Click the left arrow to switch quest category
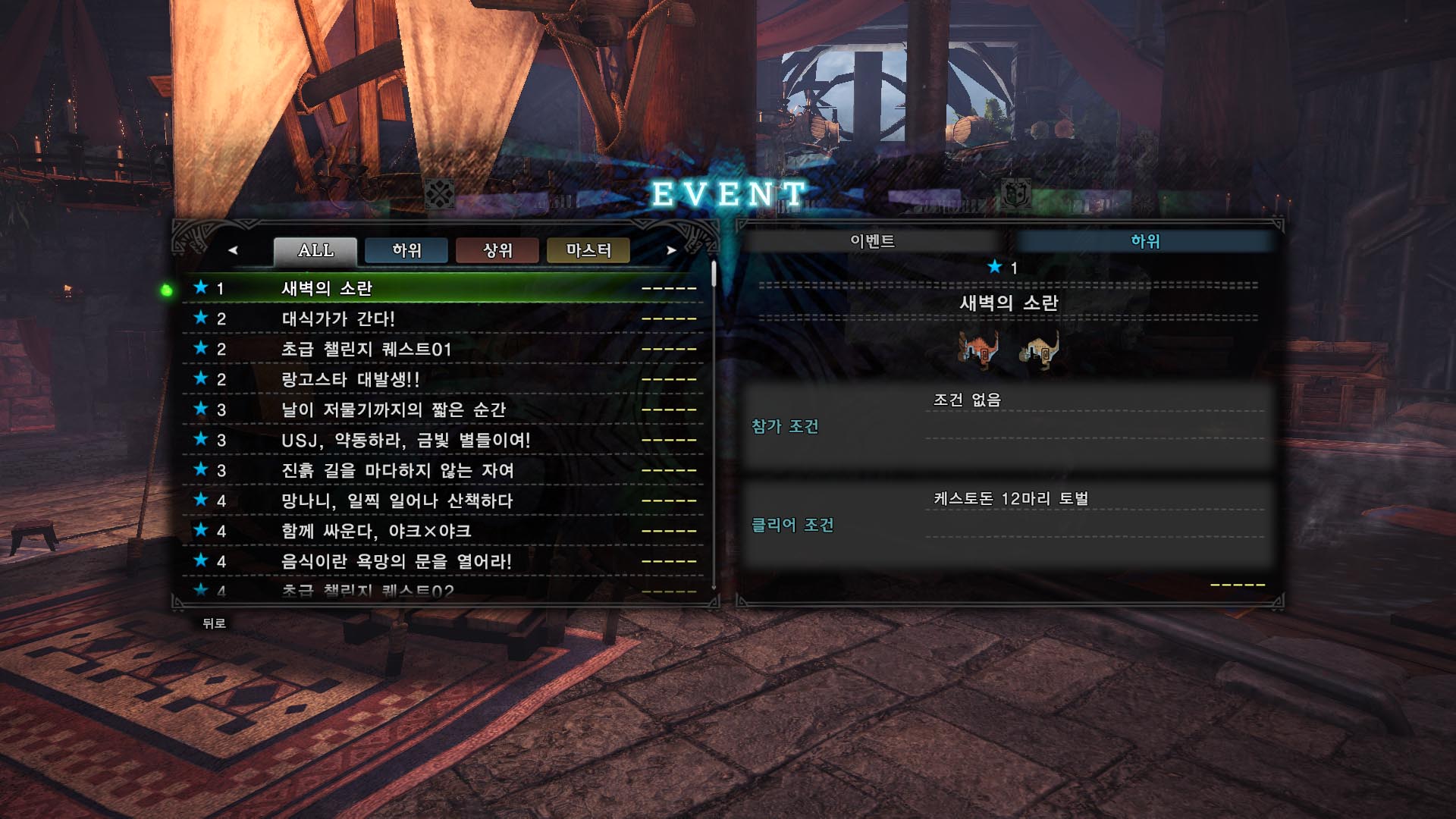 (233, 250)
